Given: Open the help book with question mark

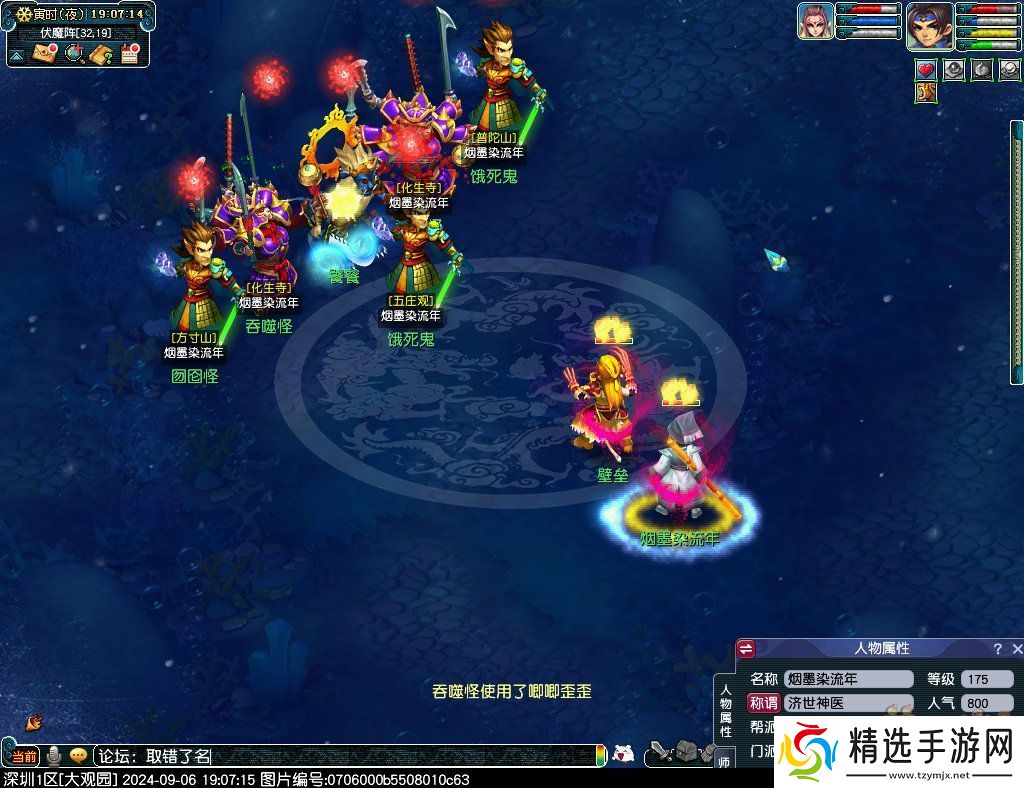Looking at the screenshot, I should click(101, 54).
